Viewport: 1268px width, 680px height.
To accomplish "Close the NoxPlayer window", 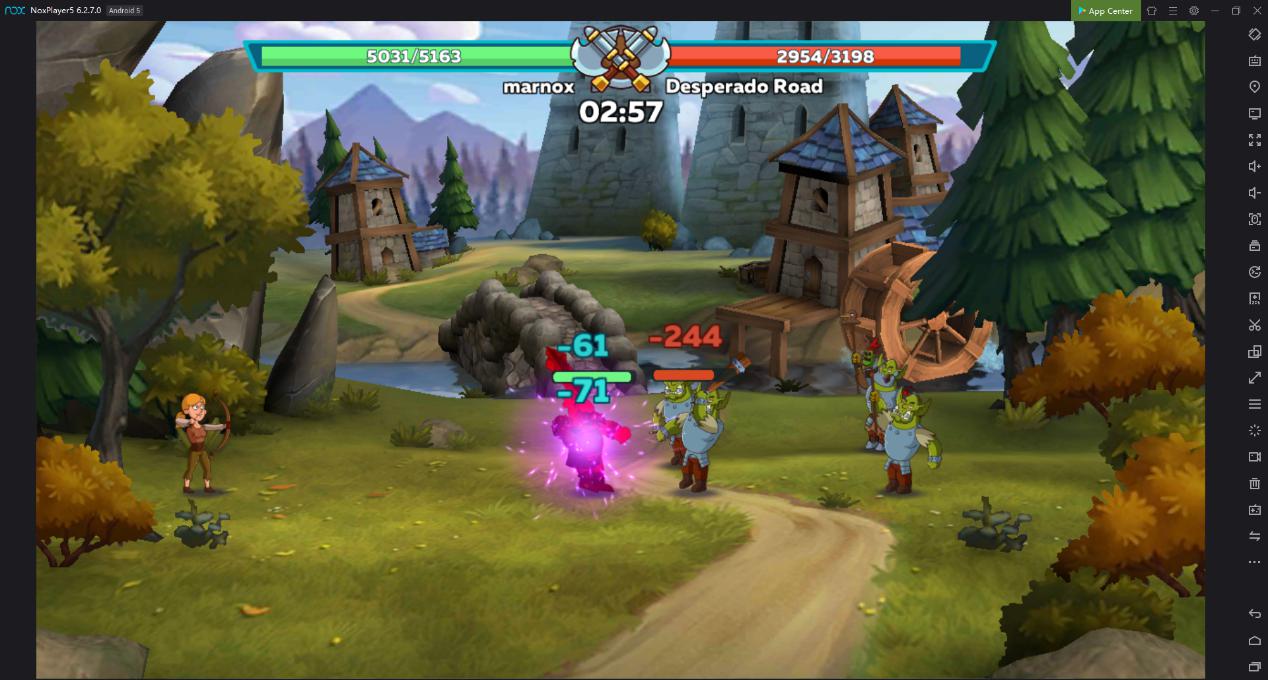I will 1257,10.
